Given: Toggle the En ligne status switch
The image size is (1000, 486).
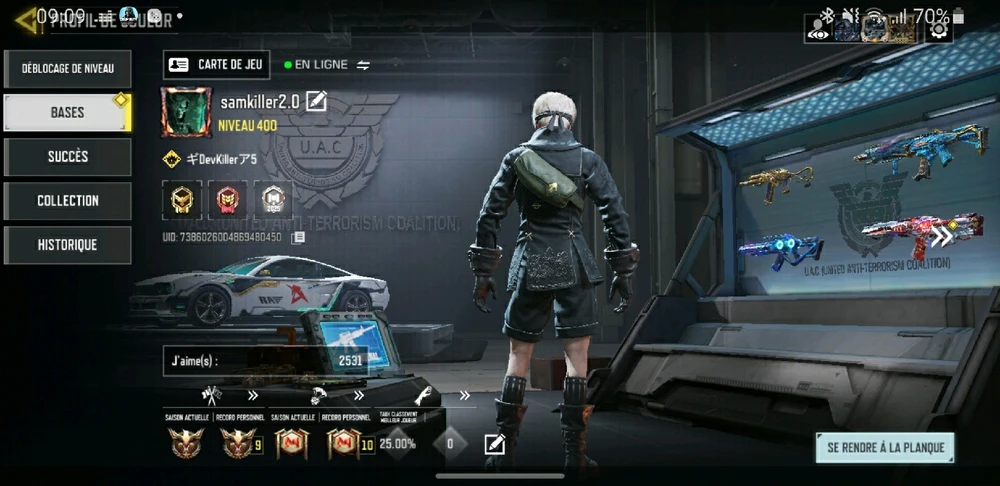Looking at the screenshot, I should coord(363,65).
